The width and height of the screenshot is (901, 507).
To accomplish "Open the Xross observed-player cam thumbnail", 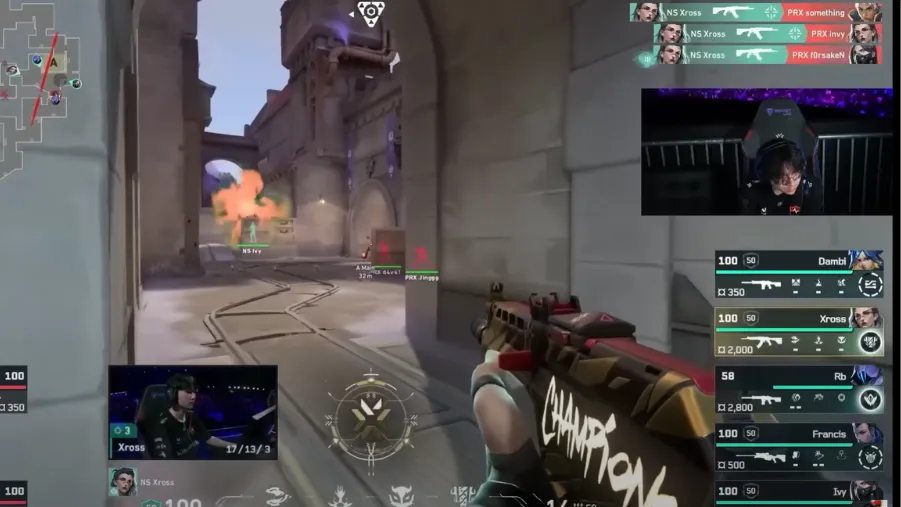I will (192, 411).
